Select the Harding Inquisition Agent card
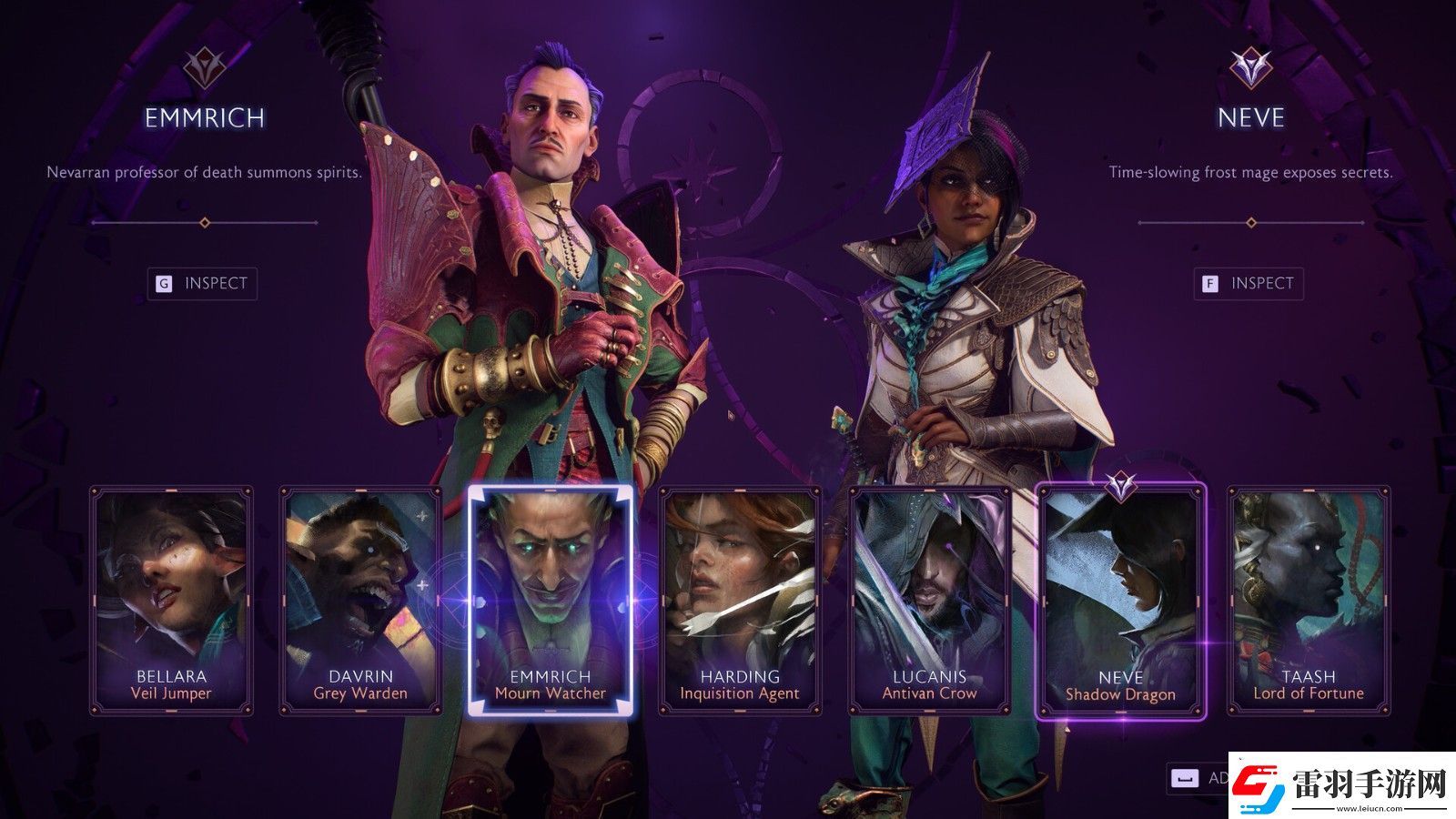1456x819 pixels. click(739, 601)
